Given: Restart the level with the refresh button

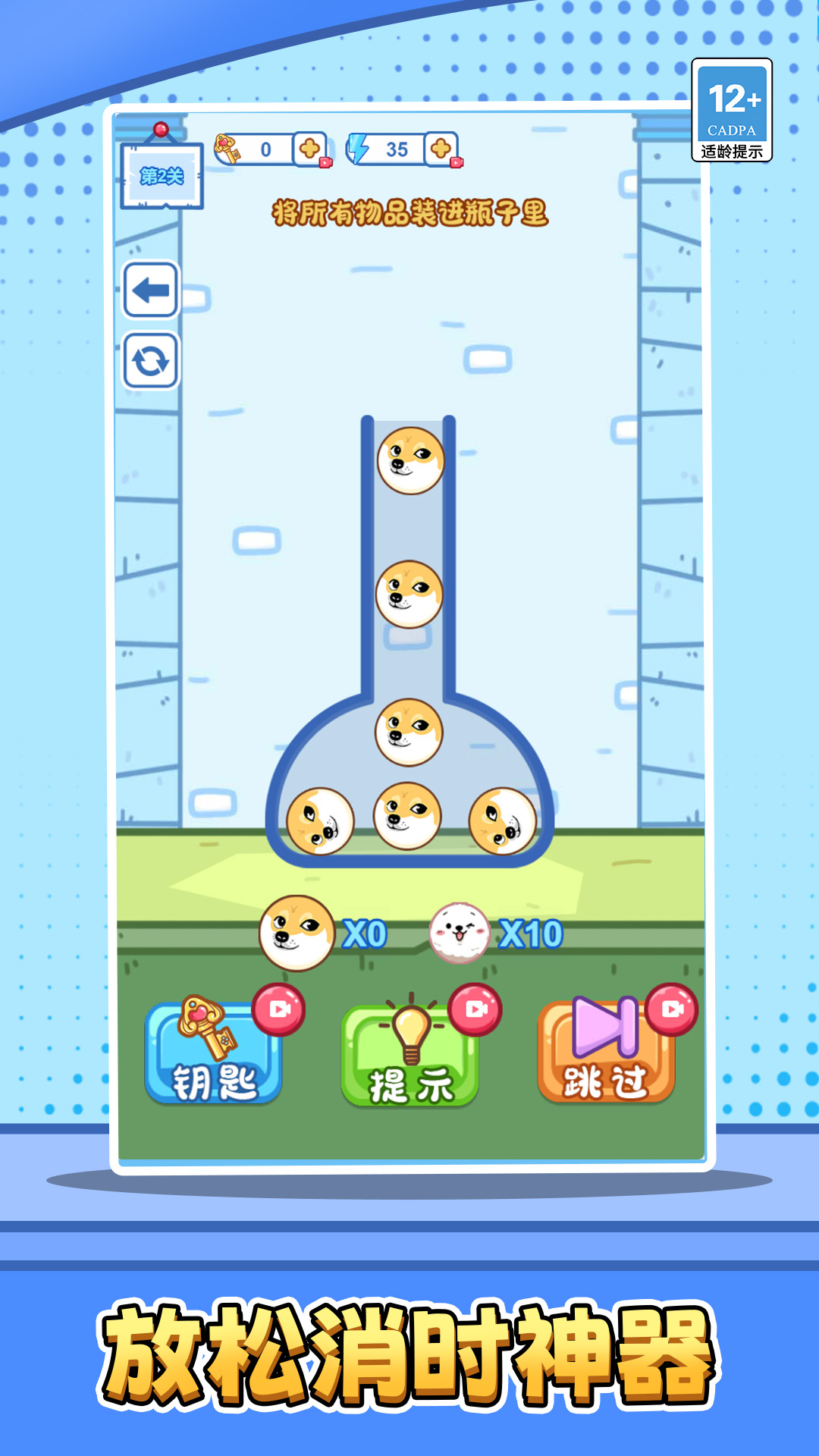Looking at the screenshot, I should click(x=151, y=360).
